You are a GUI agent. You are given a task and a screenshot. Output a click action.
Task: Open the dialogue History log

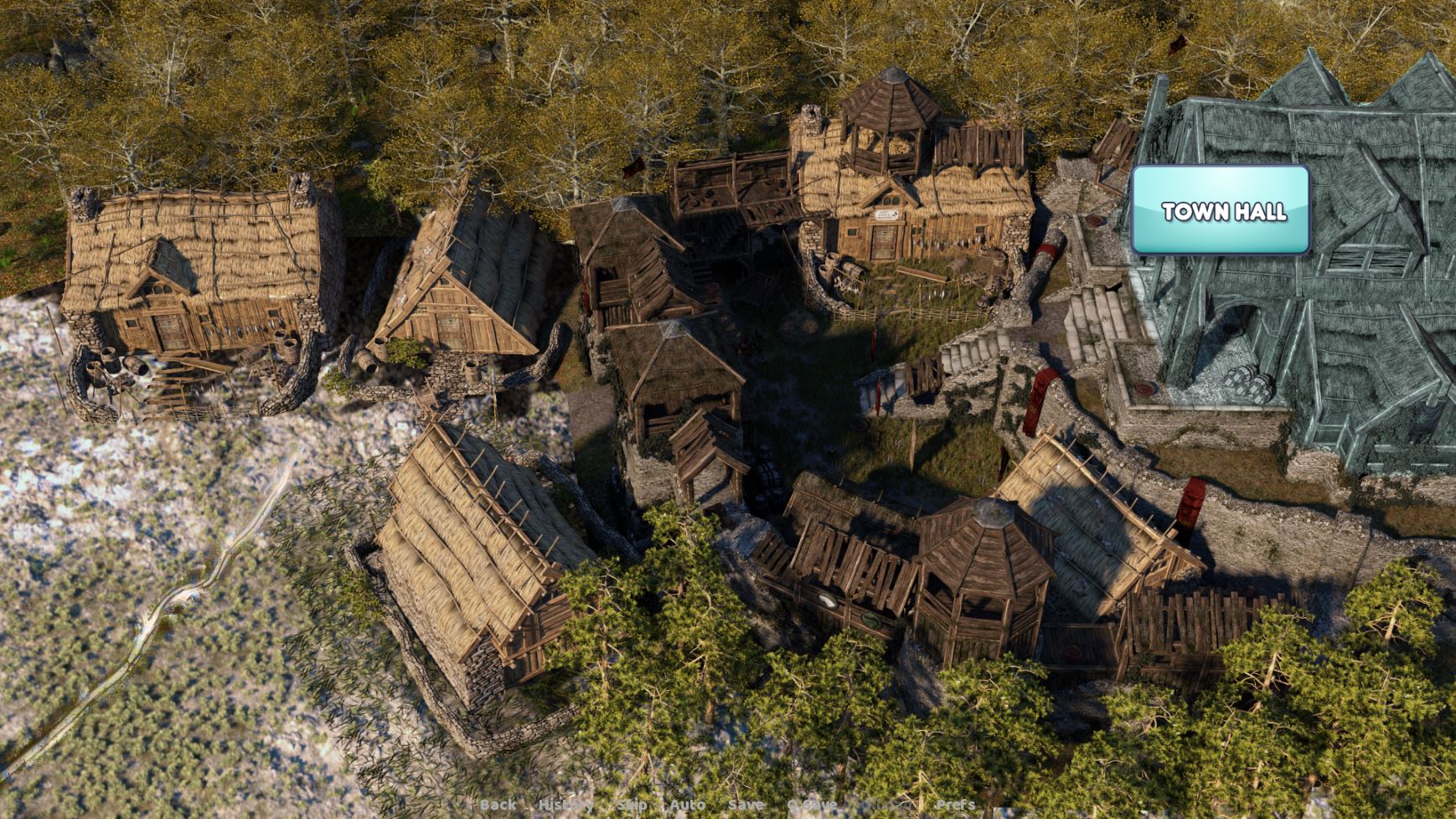pos(565,805)
